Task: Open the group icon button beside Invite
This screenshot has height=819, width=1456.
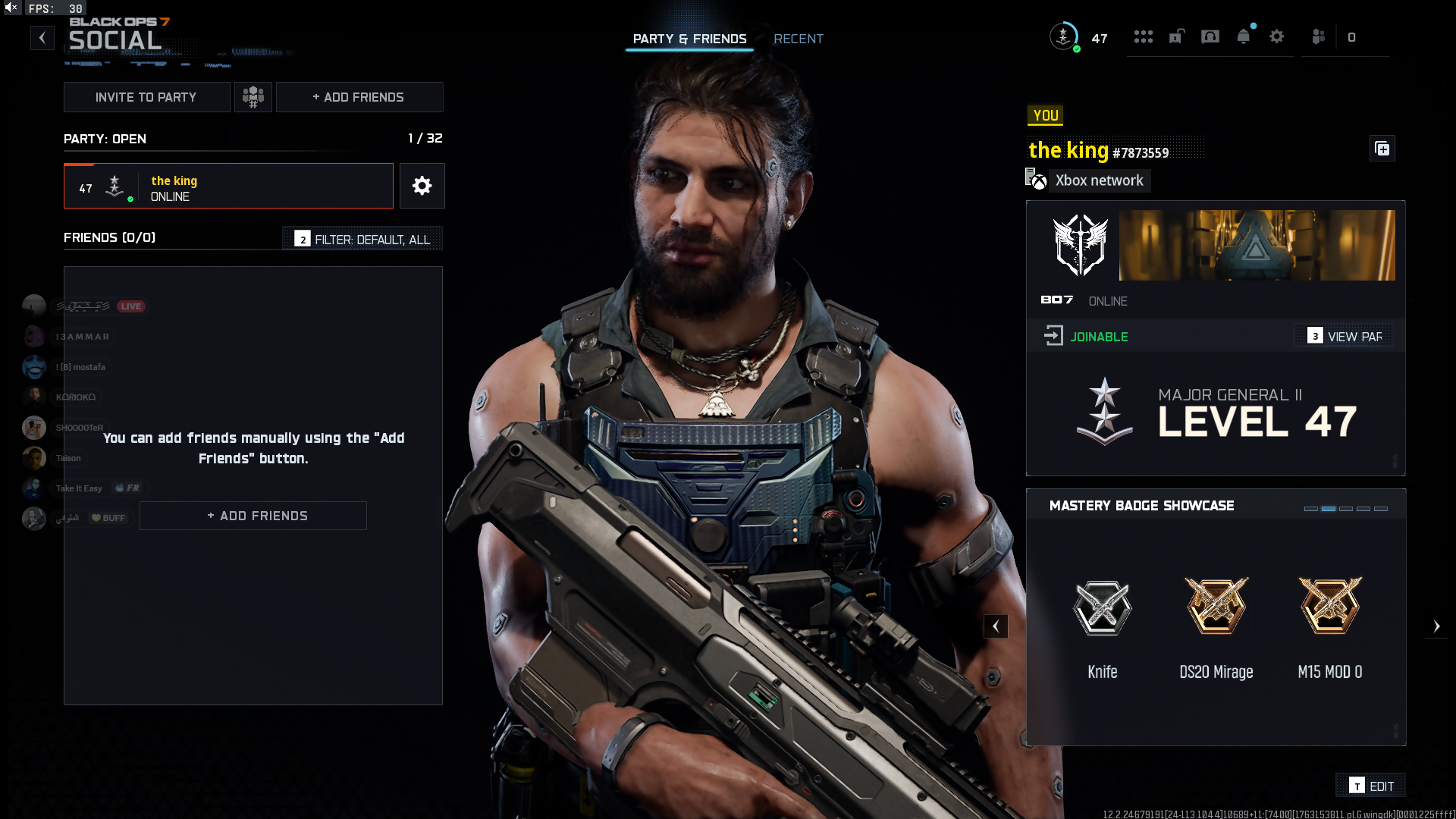Action: tap(253, 97)
